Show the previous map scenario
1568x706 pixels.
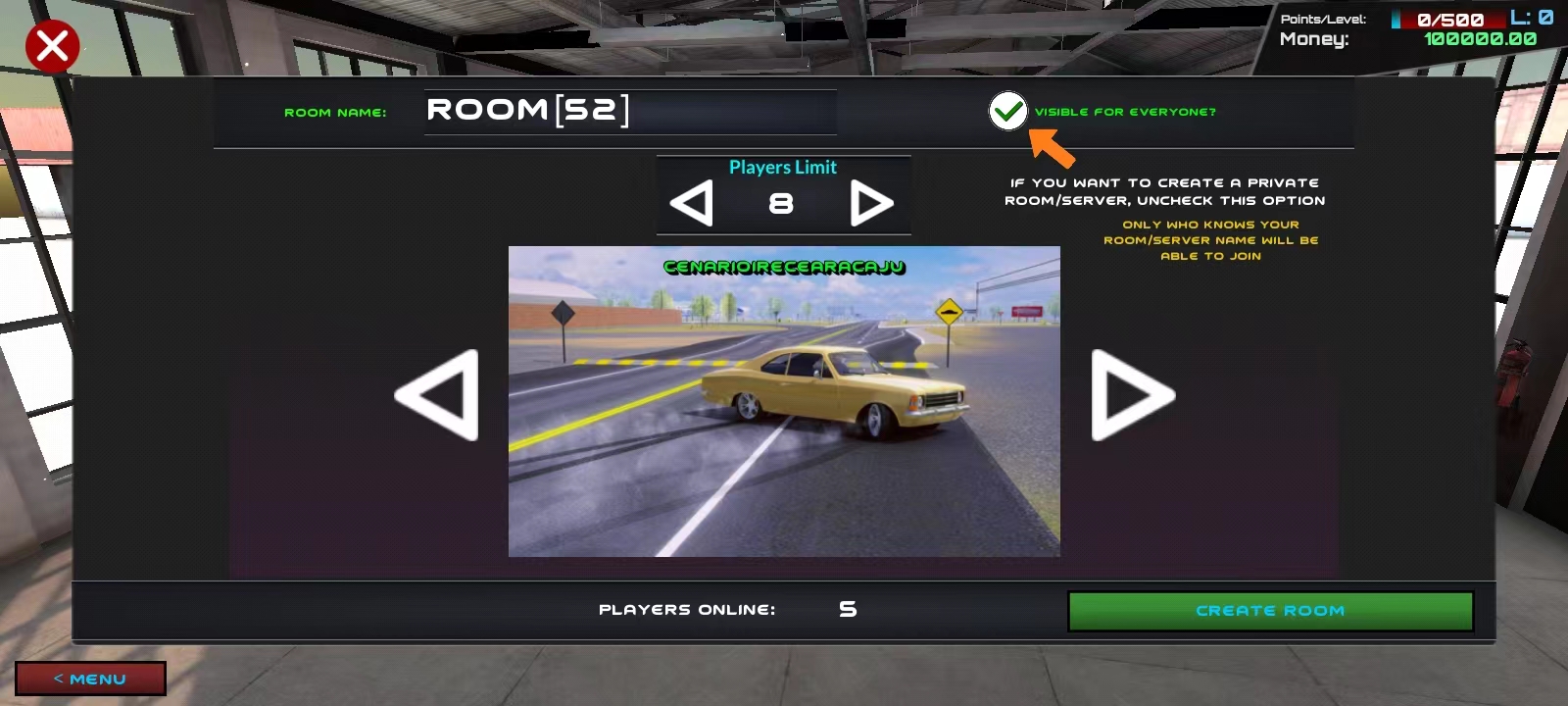[437, 395]
